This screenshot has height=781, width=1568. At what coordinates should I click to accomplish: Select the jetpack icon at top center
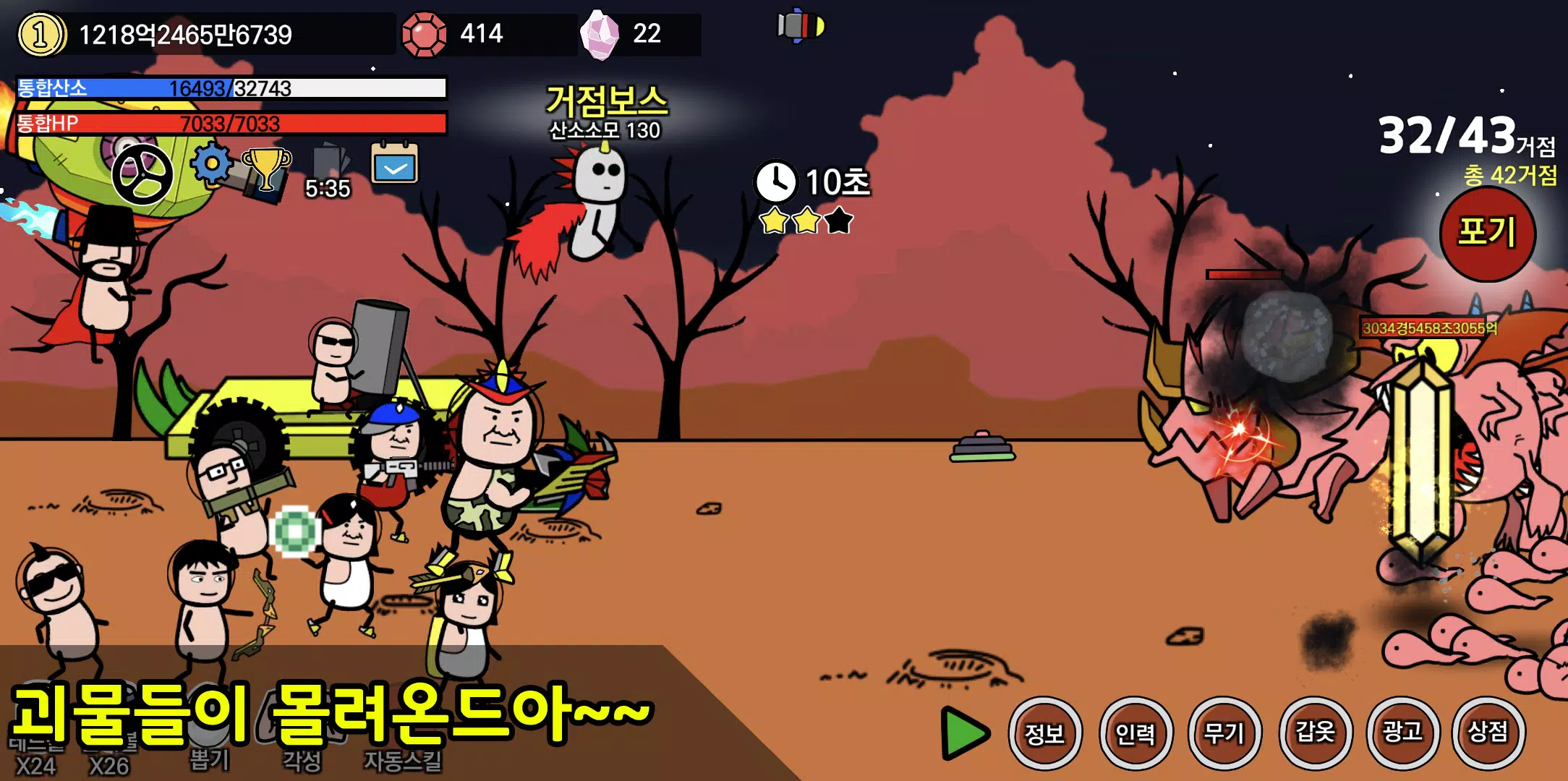tap(801, 27)
